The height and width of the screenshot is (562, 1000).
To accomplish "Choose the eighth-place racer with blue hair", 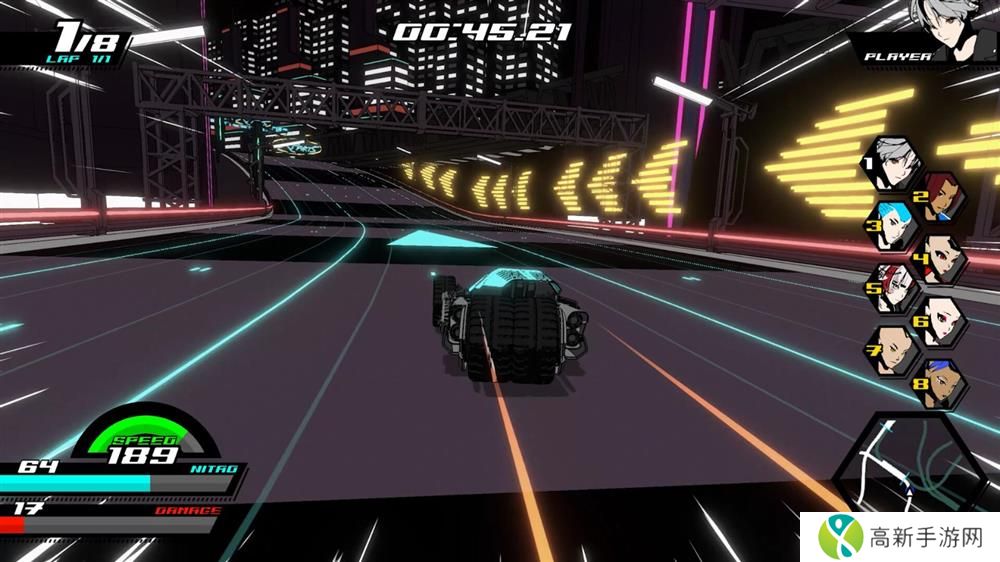I will point(940,383).
